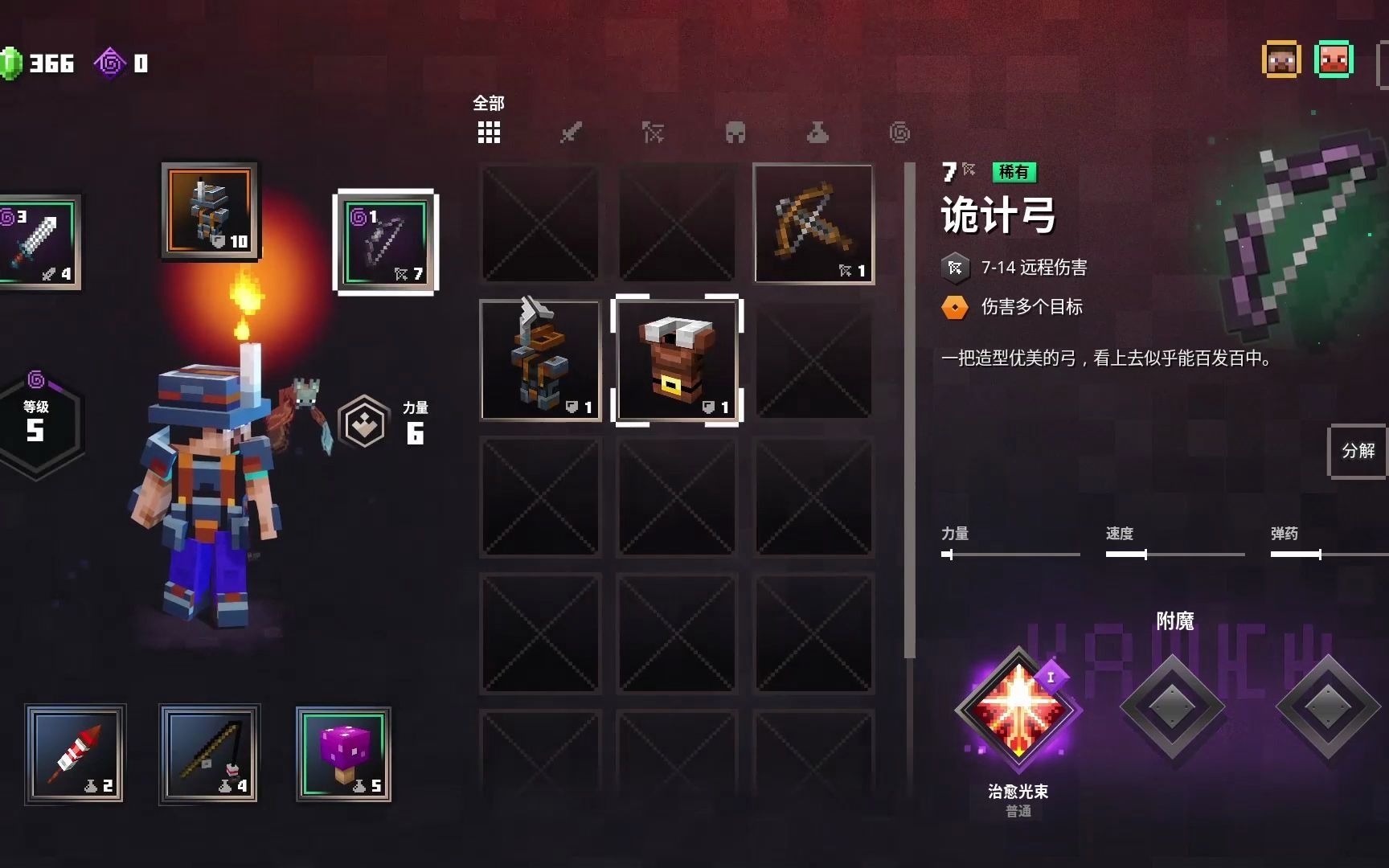Select the firework arrow item slot

point(75,754)
